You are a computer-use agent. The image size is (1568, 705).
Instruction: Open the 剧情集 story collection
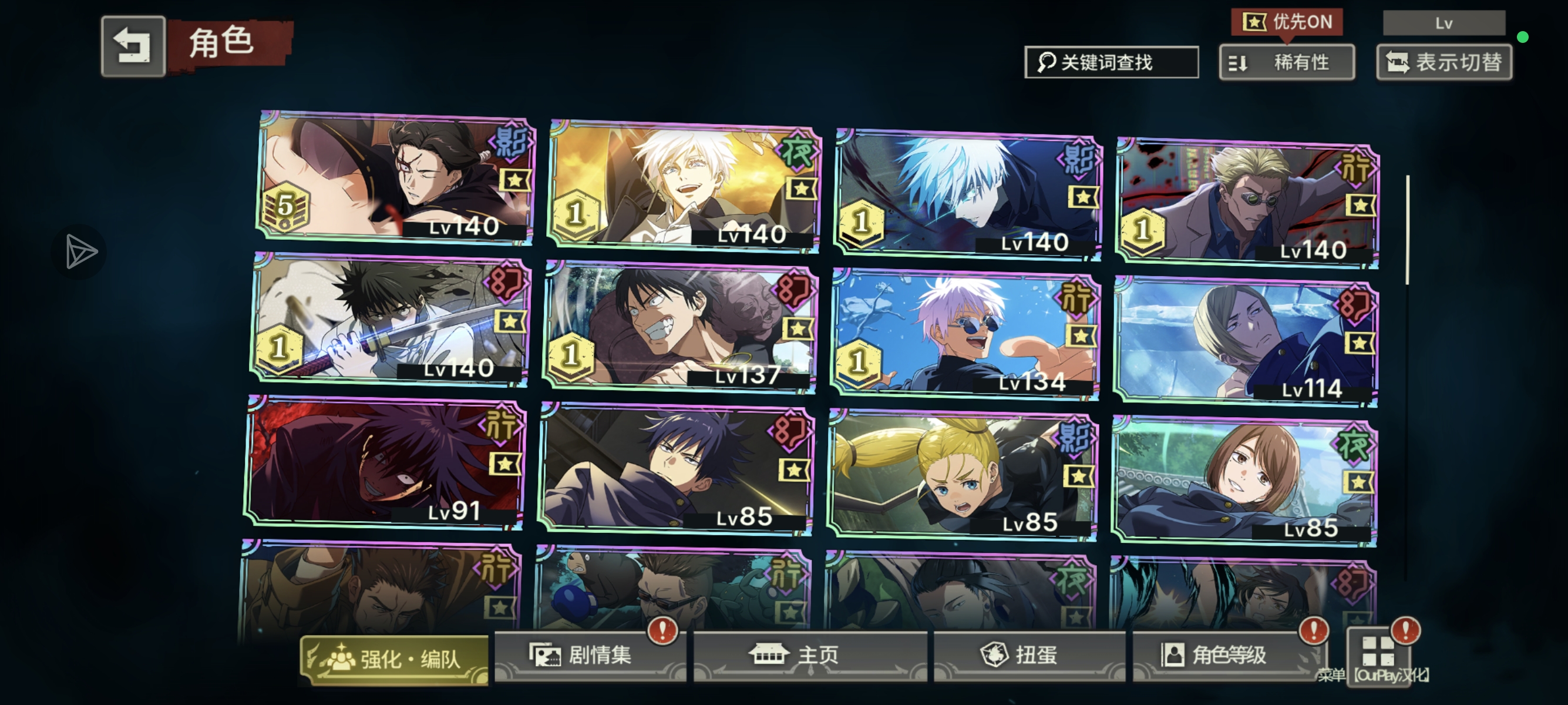(589, 656)
